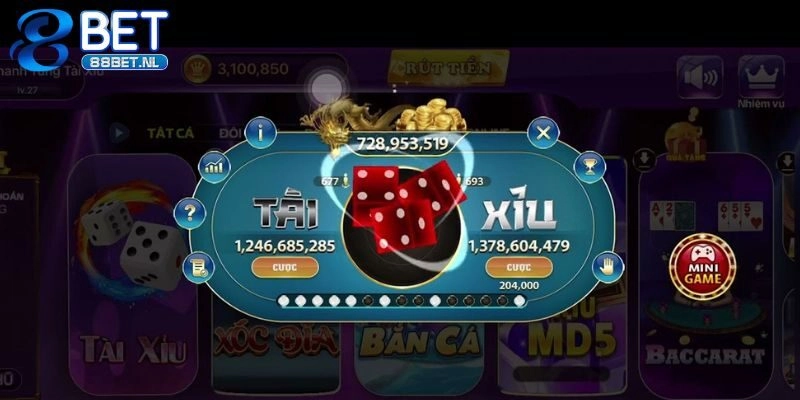Open the Nhiệm vụ crown icon
This screenshot has width=800, height=400.
760,76
